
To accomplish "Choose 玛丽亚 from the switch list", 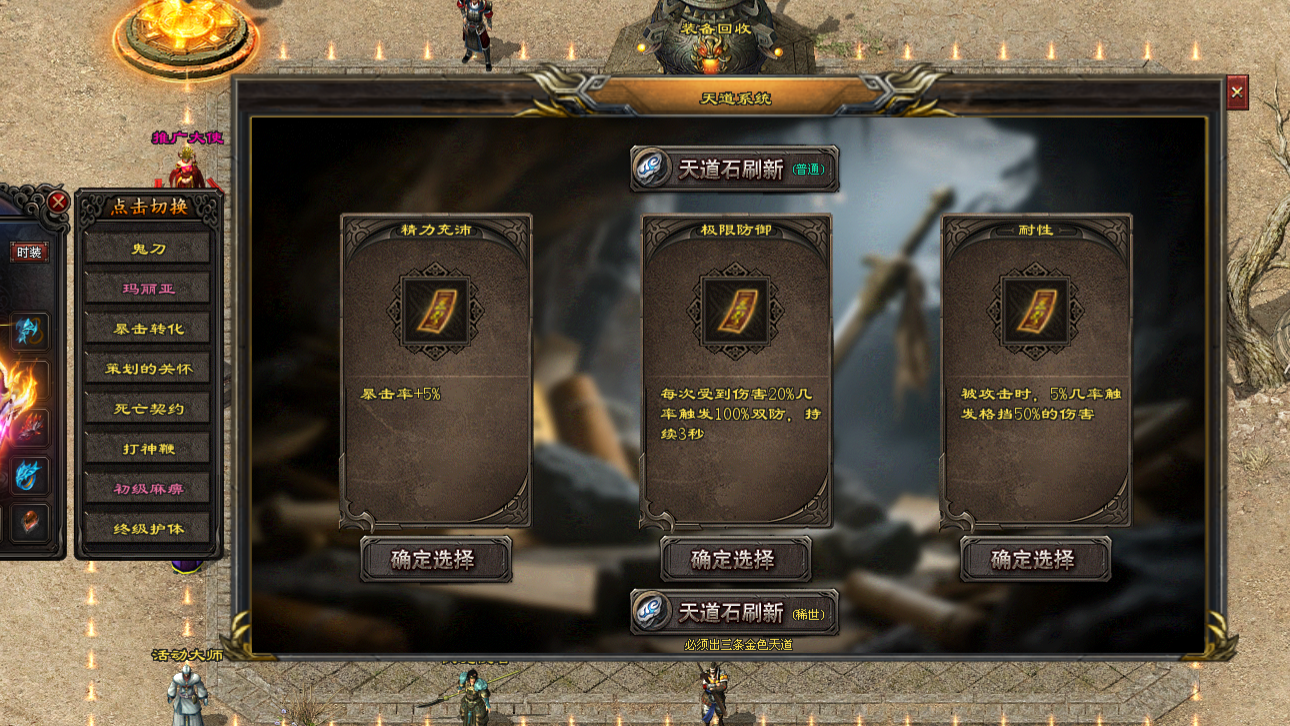I will [147, 288].
